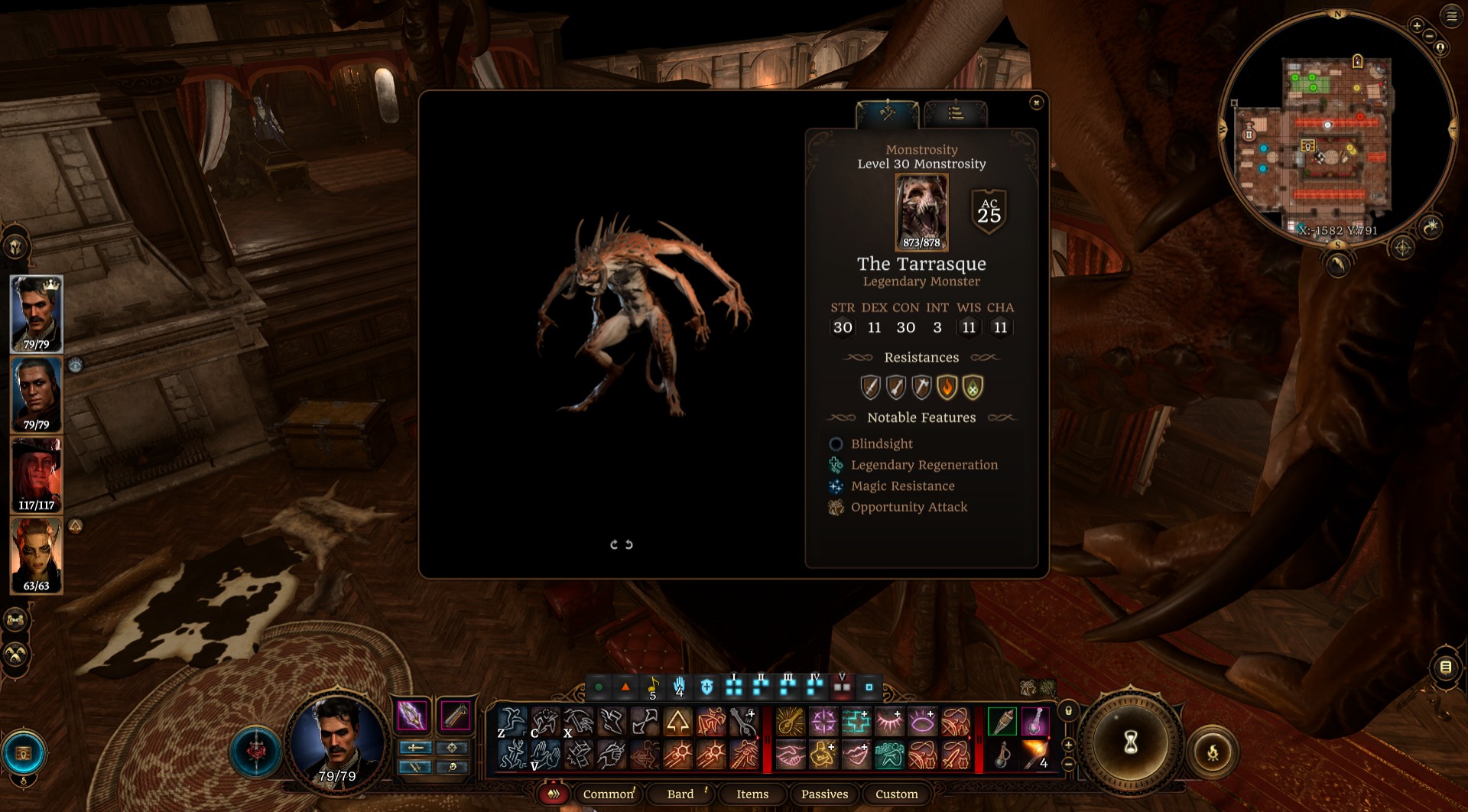The image size is (1468, 812).
Task: Select the Blindsight notable feature
Action: (x=882, y=444)
